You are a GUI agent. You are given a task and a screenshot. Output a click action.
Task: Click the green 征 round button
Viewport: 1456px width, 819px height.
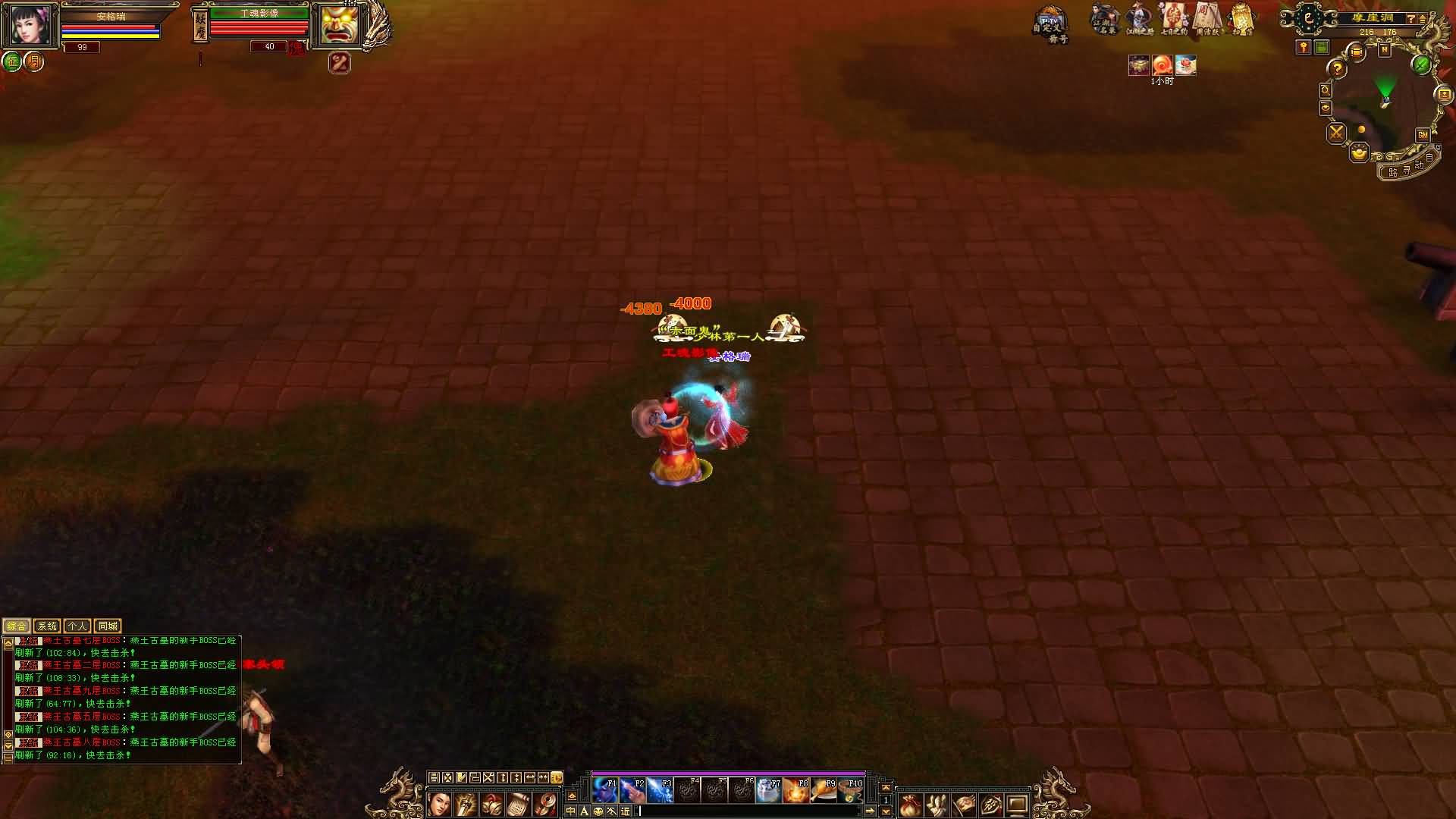click(x=11, y=61)
